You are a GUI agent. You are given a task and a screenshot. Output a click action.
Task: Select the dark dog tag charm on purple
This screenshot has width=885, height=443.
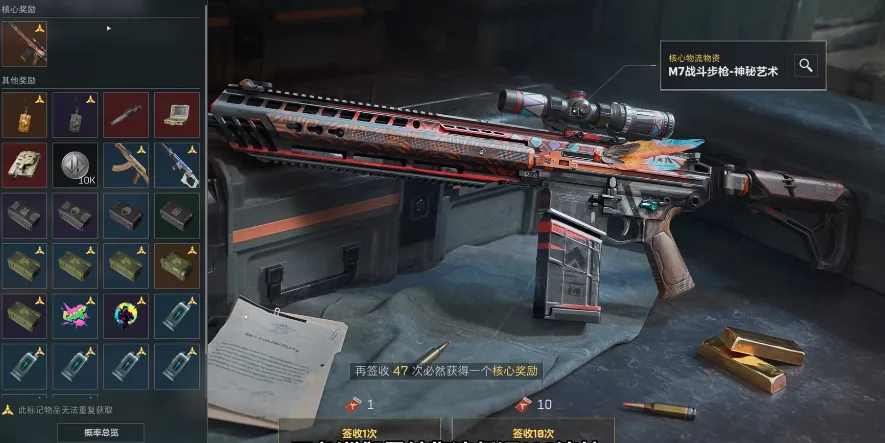pyautogui.click(x=75, y=115)
